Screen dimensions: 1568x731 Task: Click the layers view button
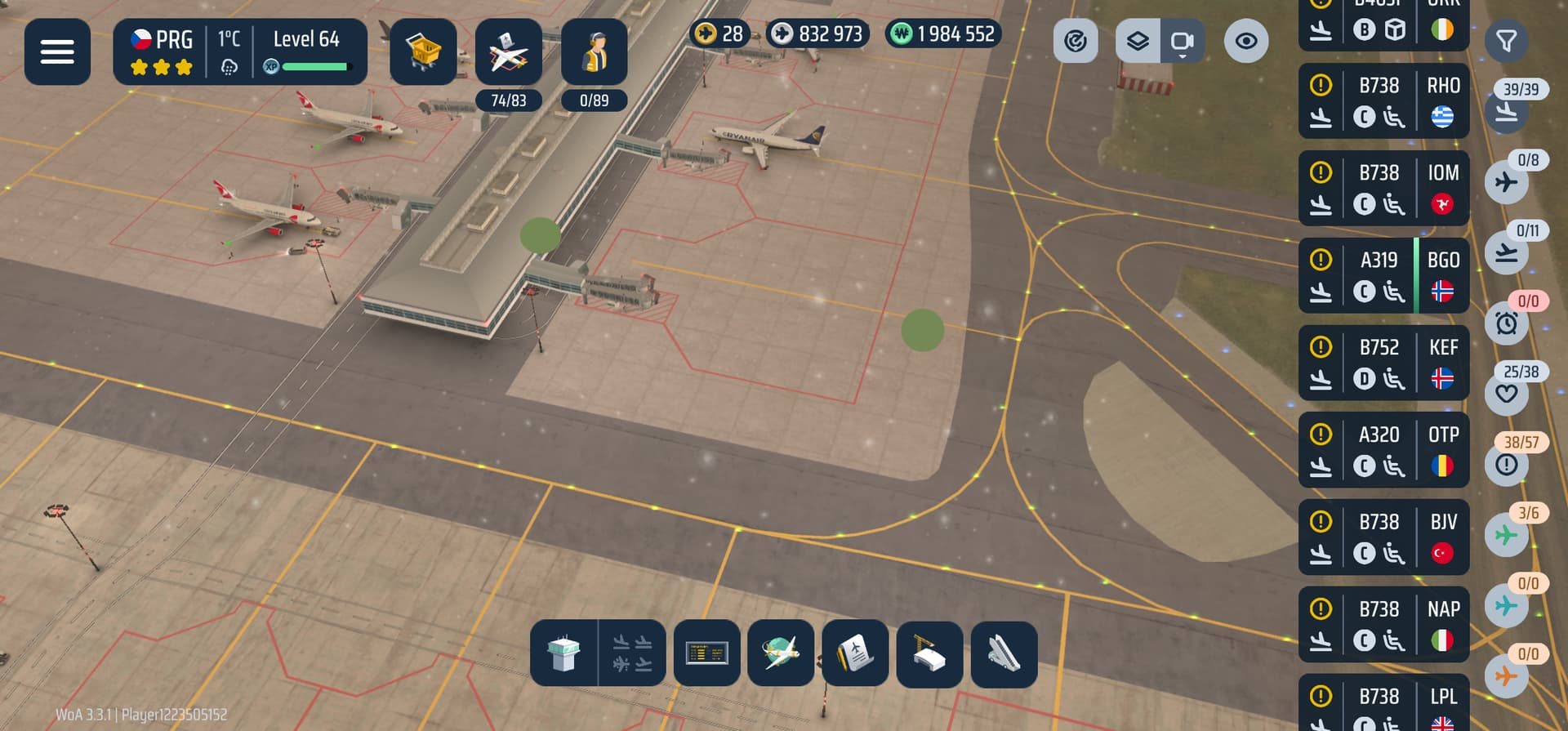click(x=1138, y=41)
